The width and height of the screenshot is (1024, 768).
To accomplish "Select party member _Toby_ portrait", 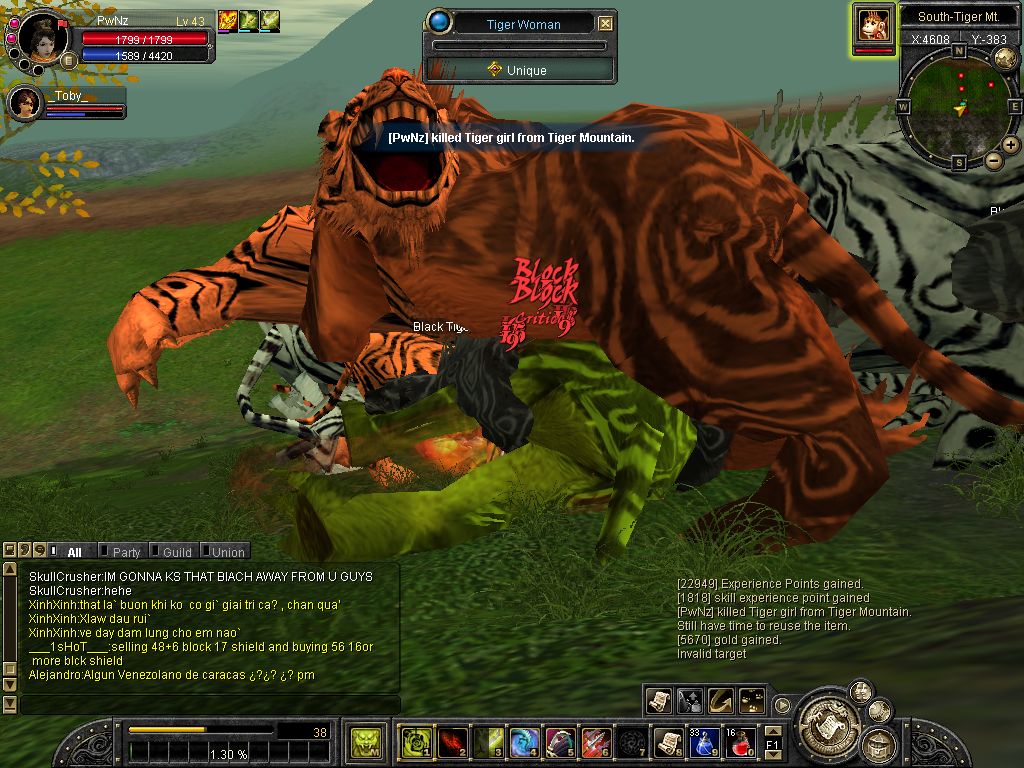I will point(24,103).
